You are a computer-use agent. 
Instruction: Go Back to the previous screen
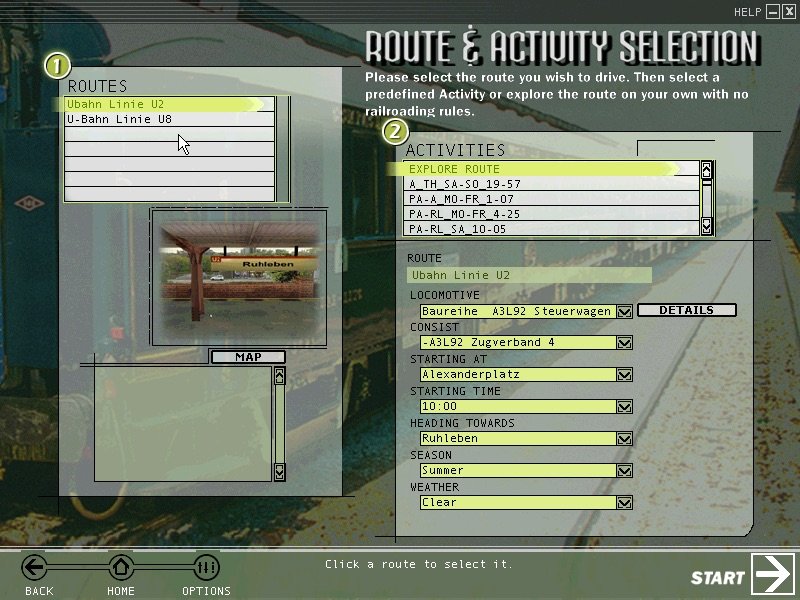point(36,570)
